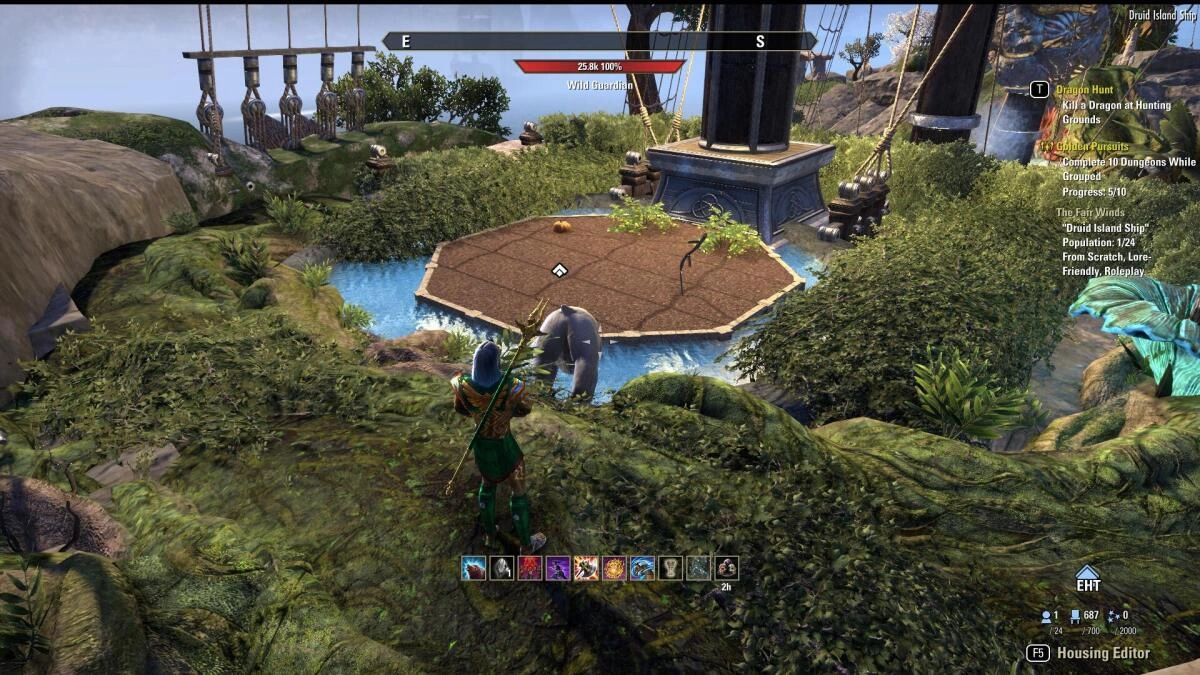
Task: Activate the bear summon ability icon
Action: tap(473, 568)
